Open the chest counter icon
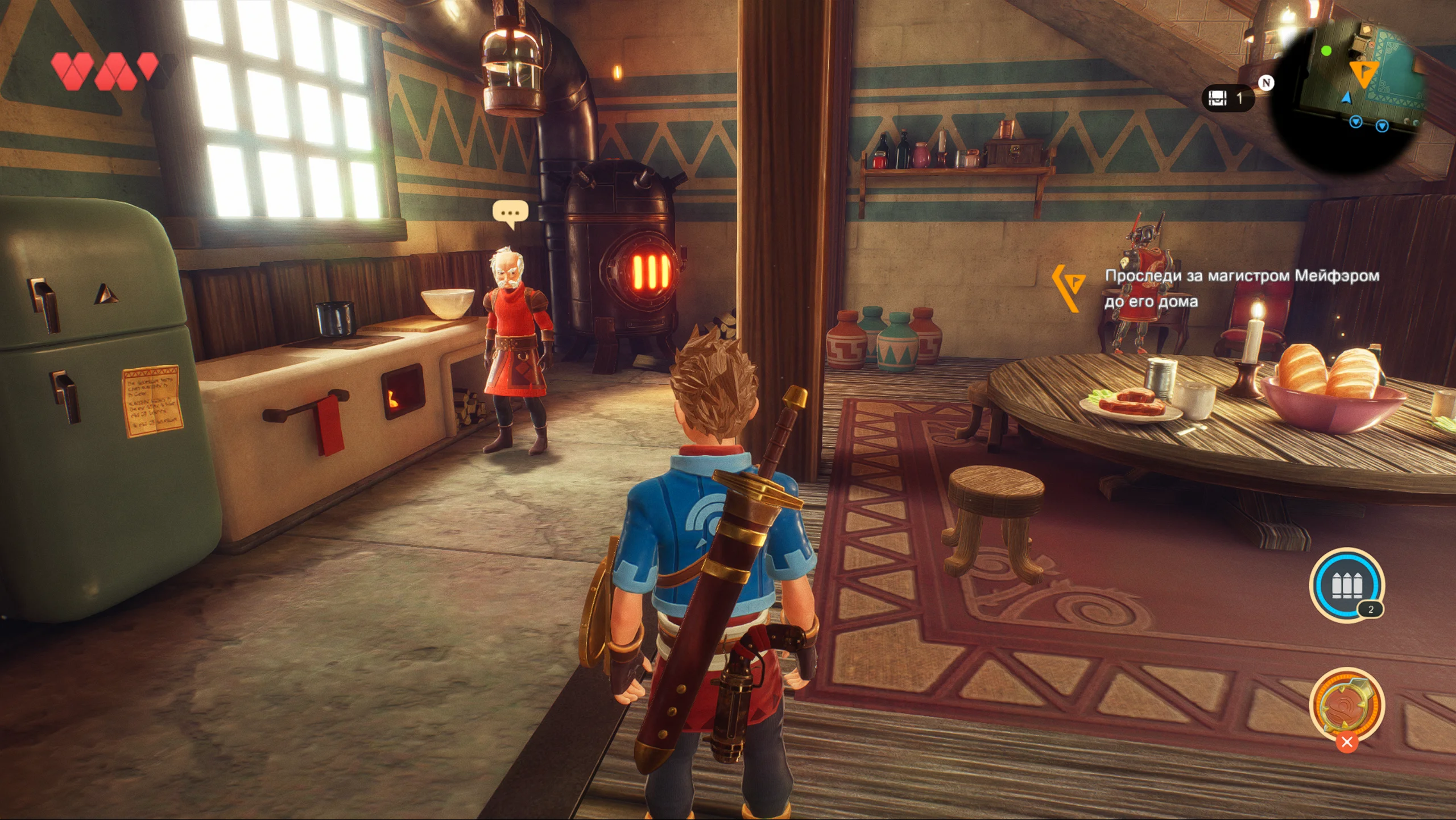Viewport: 1456px width, 820px height. (x=1218, y=98)
